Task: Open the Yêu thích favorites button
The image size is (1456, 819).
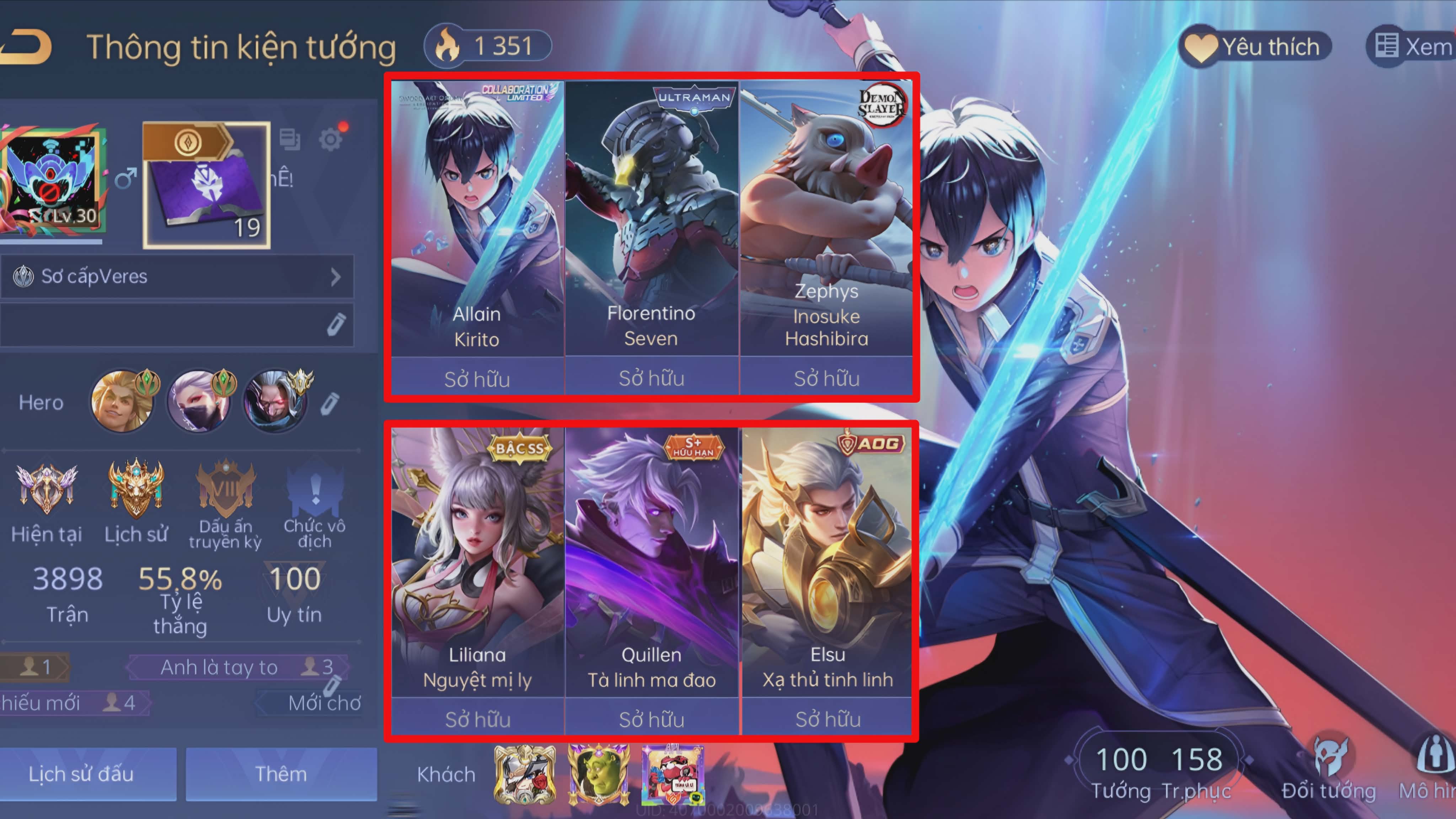Action: point(1255,46)
